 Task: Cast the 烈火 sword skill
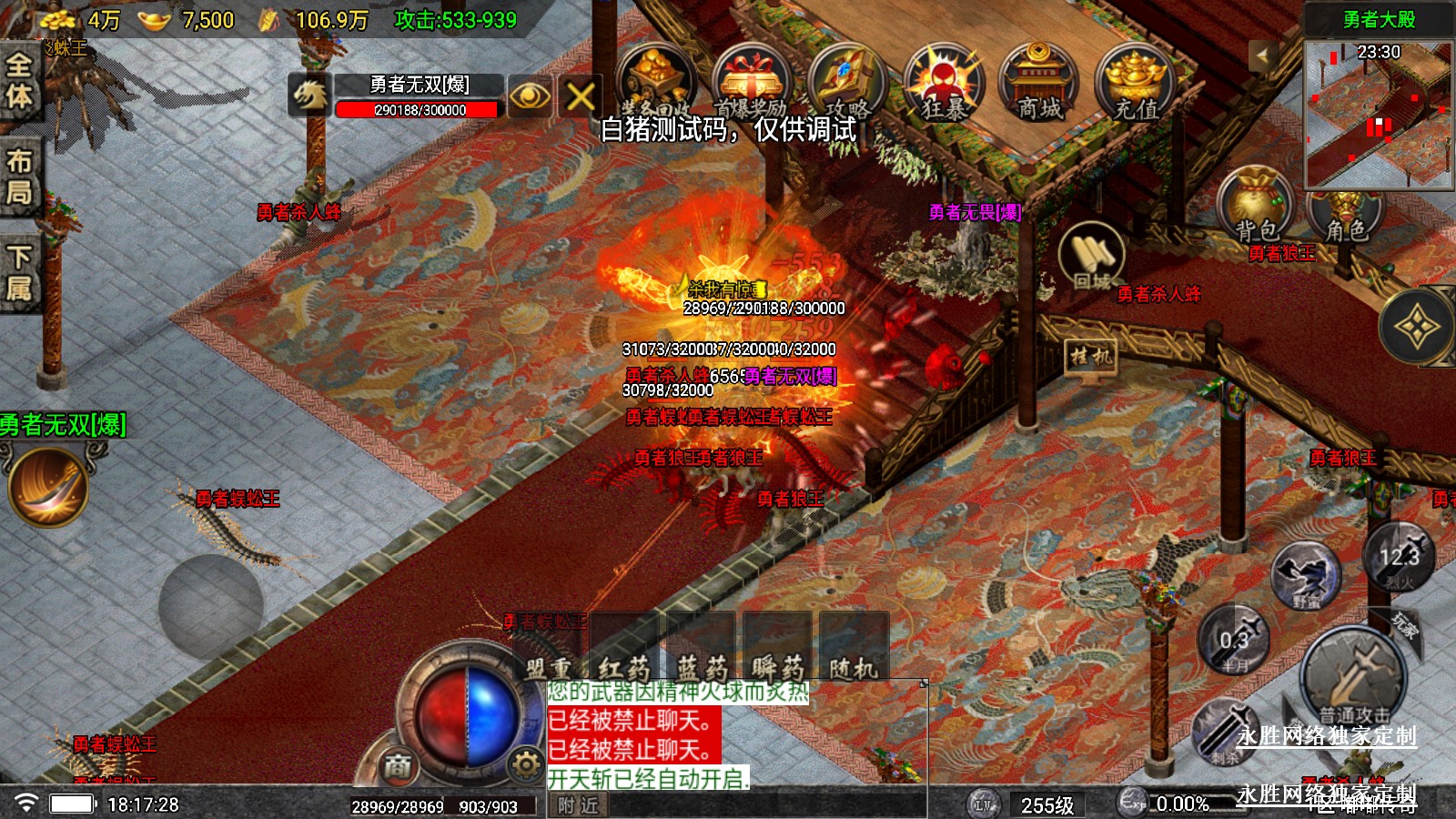[x=1399, y=555]
